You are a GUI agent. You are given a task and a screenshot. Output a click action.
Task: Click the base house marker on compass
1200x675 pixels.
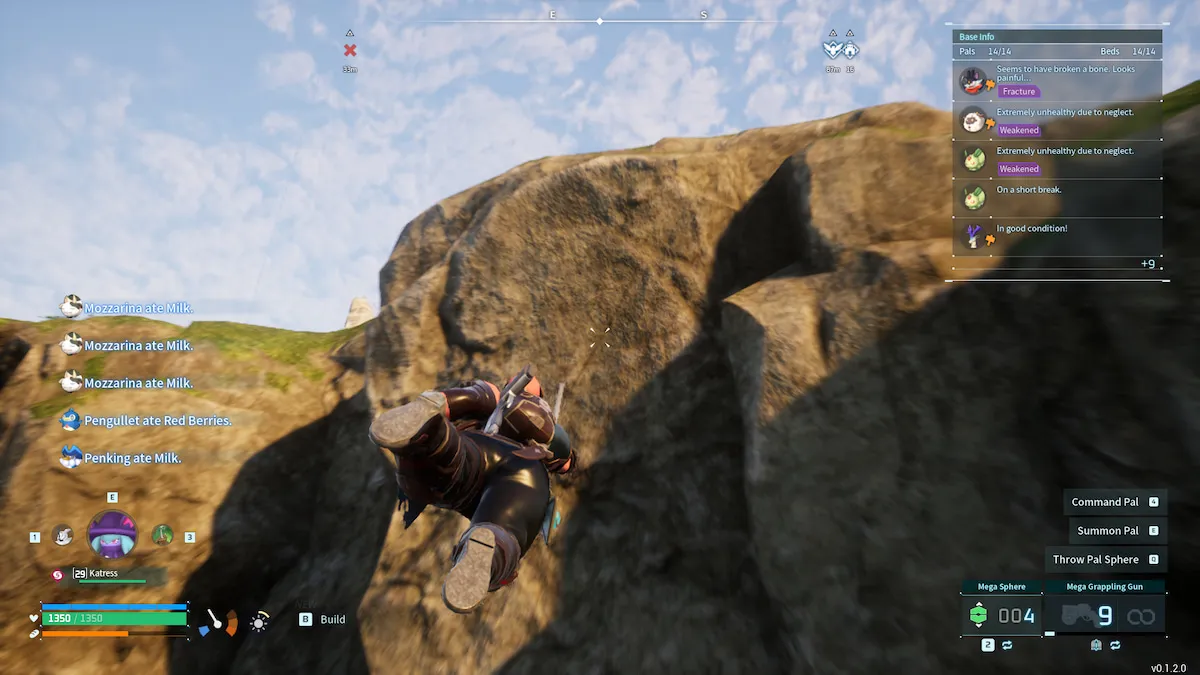850,50
